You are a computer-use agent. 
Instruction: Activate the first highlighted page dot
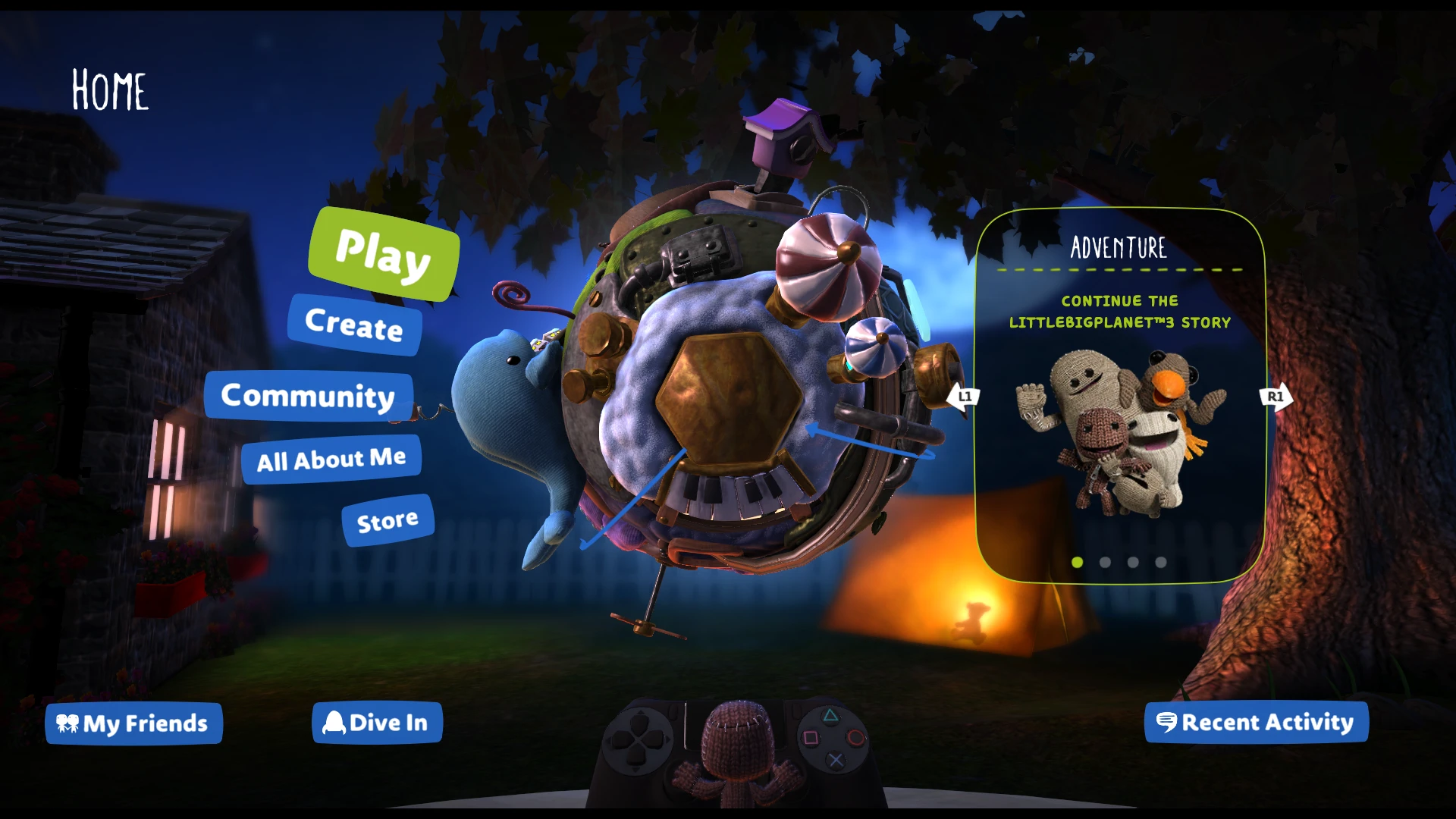[1078, 561]
